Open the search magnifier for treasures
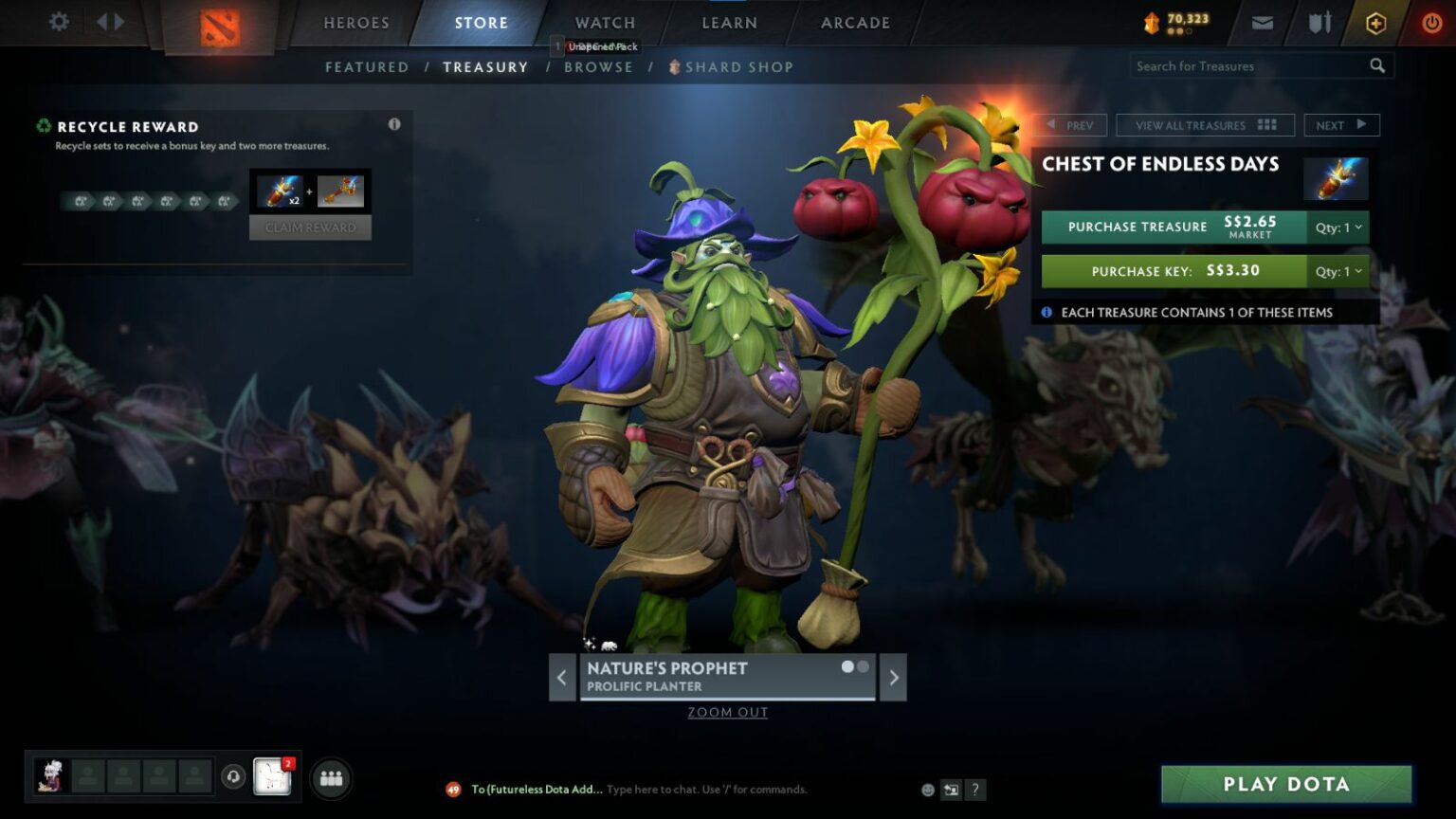 (1377, 65)
